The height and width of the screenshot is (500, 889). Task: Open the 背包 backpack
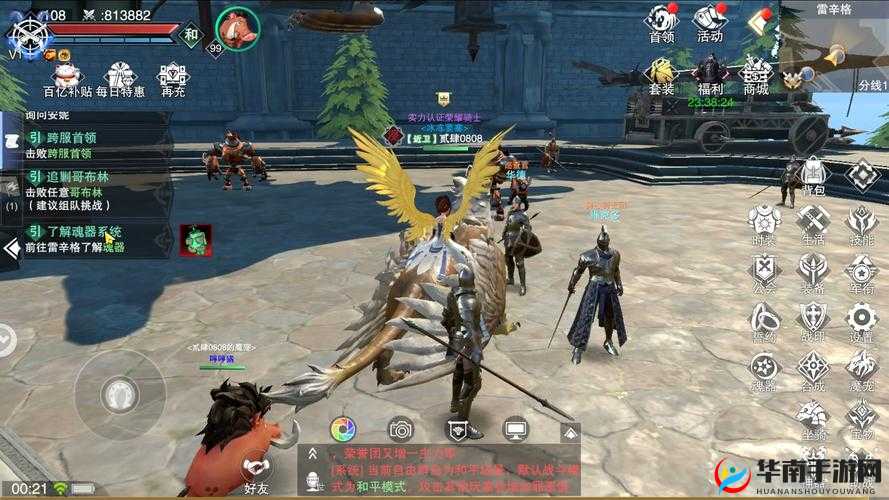(813, 176)
